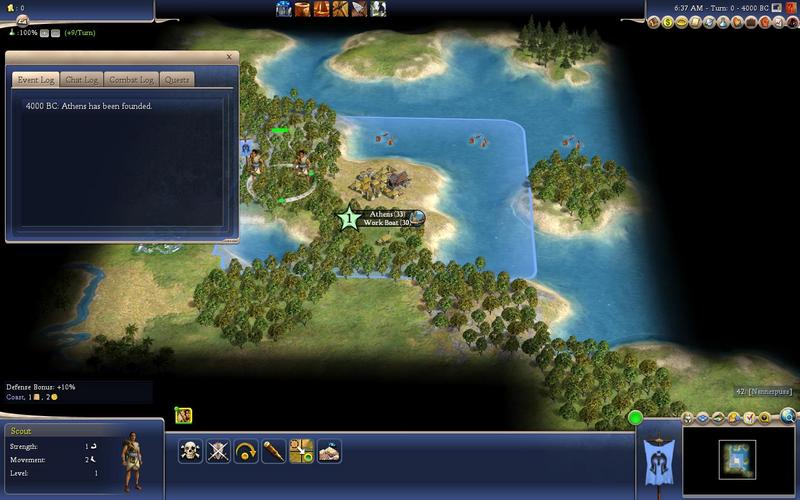This screenshot has width=800, height=500.
Task: Select the Event Log tab
Action: pyautogui.click(x=34, y=79)
